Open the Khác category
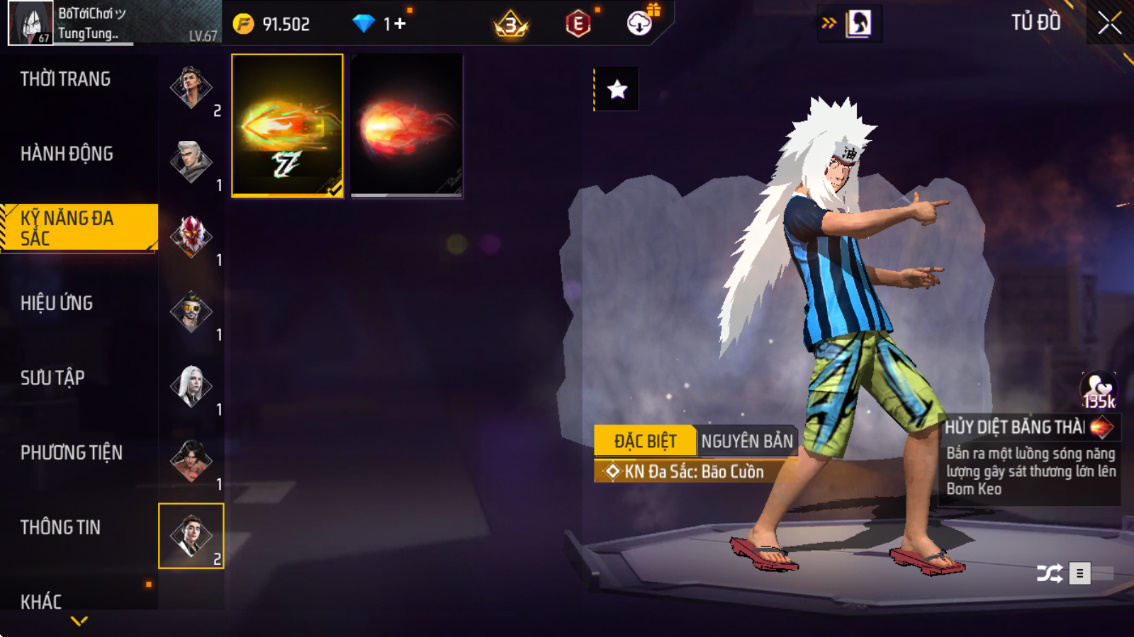The image size is (1134, 637). 41,601
